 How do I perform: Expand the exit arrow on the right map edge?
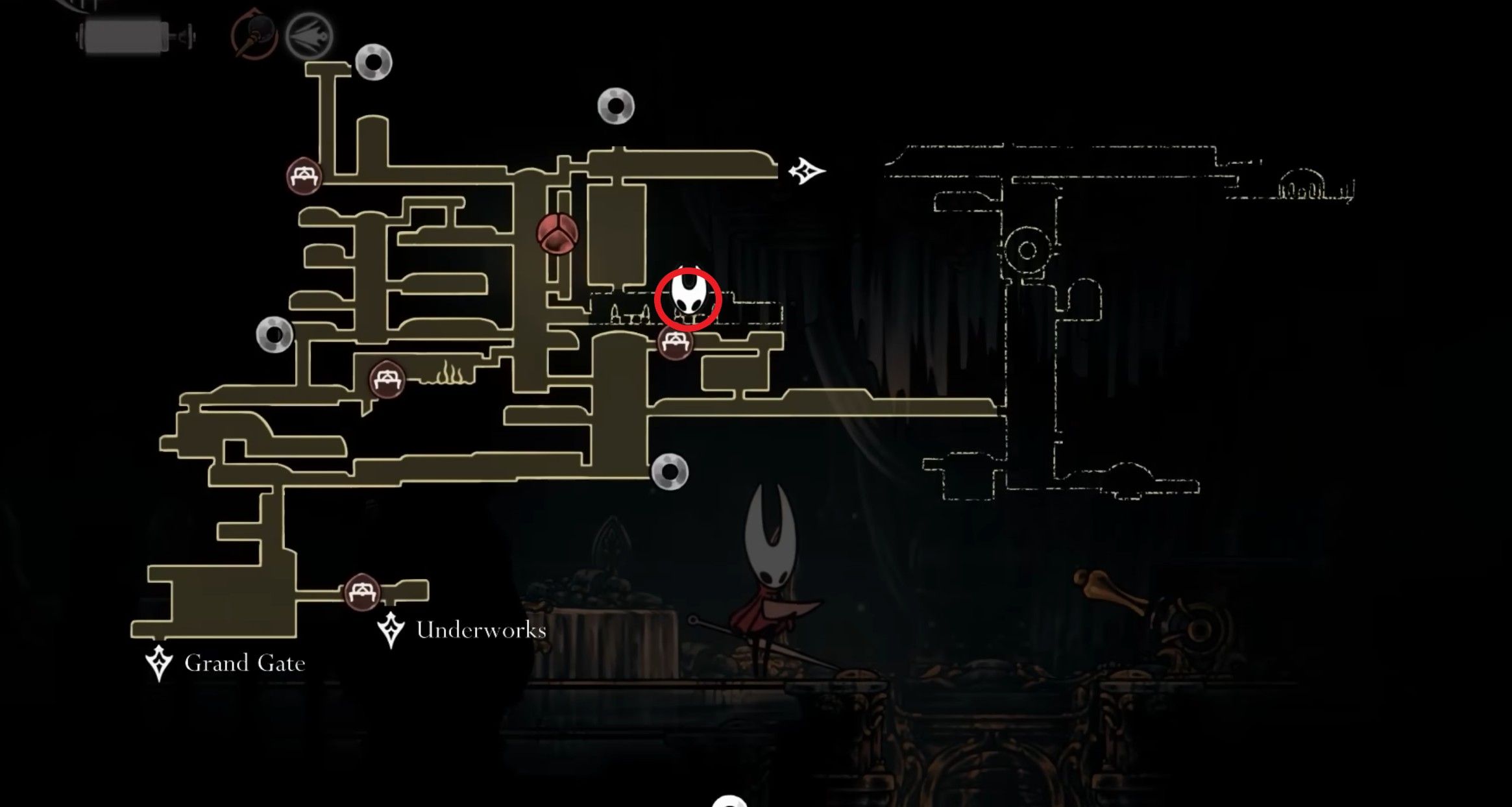(x=807, y=171)
